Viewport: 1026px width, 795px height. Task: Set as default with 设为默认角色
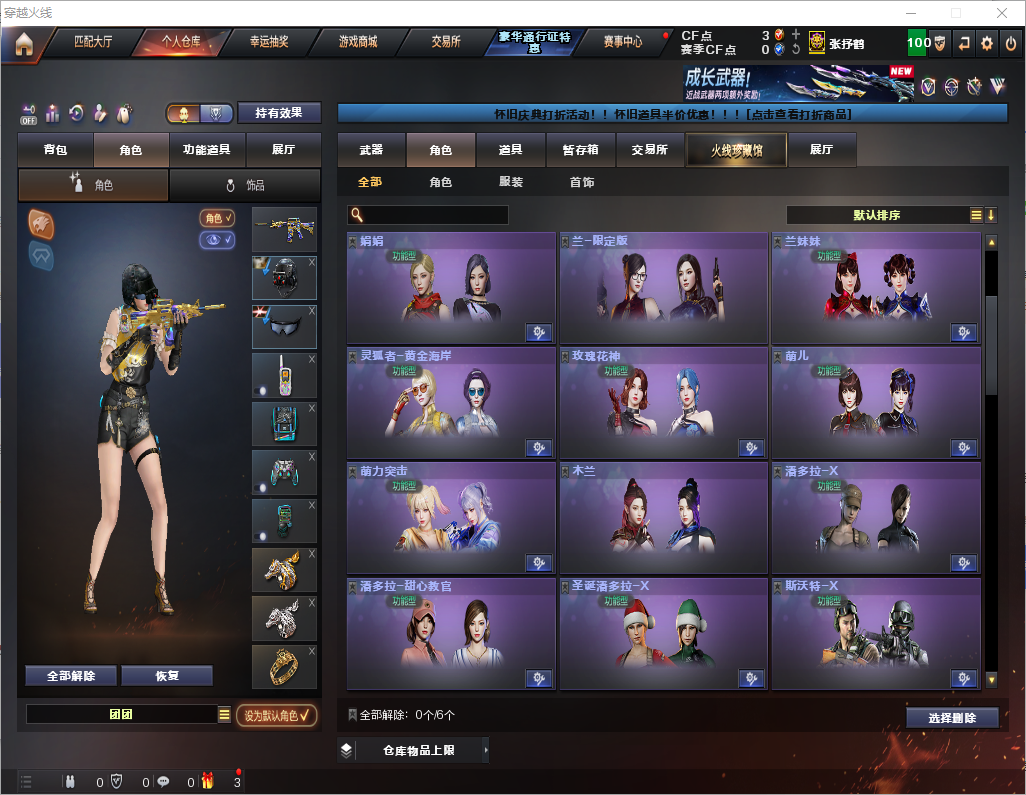click(x=277, y=715)
